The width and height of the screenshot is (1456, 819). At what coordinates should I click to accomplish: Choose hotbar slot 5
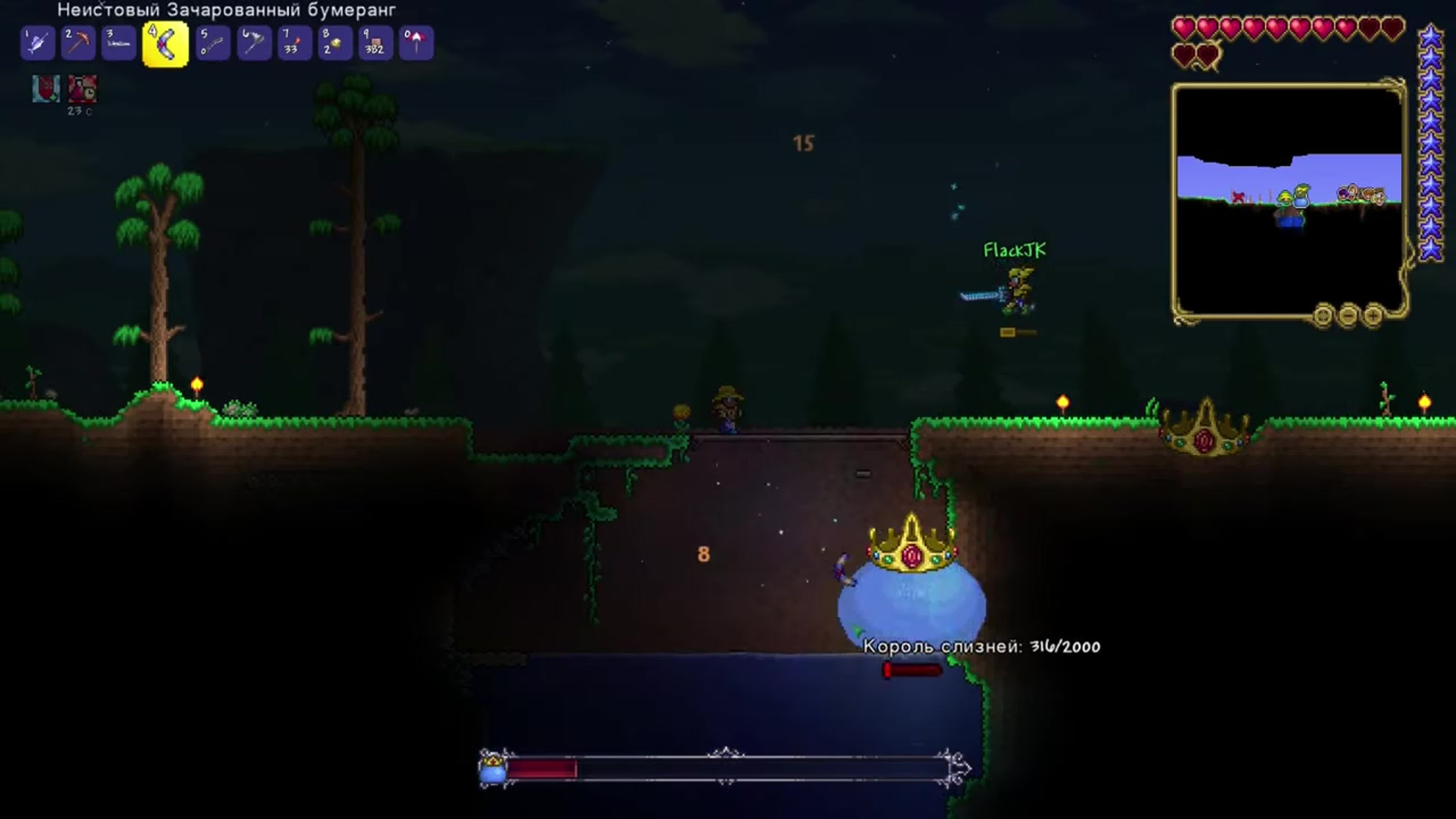click(213, 43)
